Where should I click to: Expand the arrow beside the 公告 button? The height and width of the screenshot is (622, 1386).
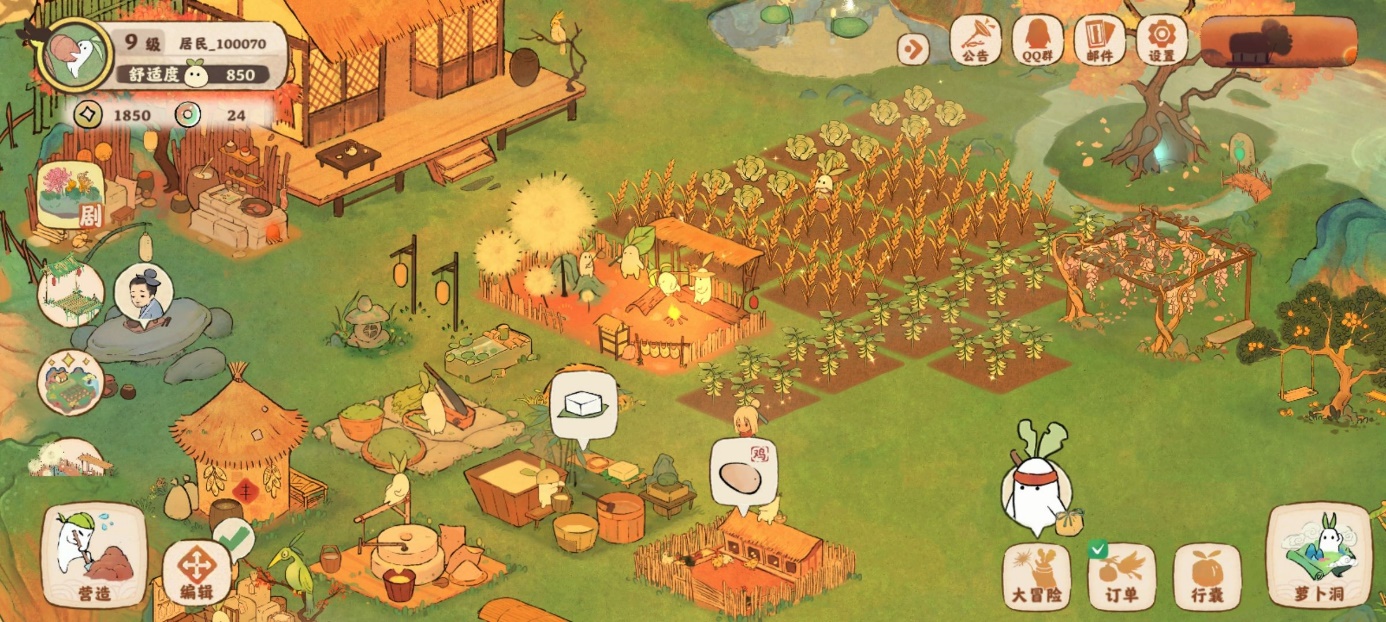[x=912, y=47]
